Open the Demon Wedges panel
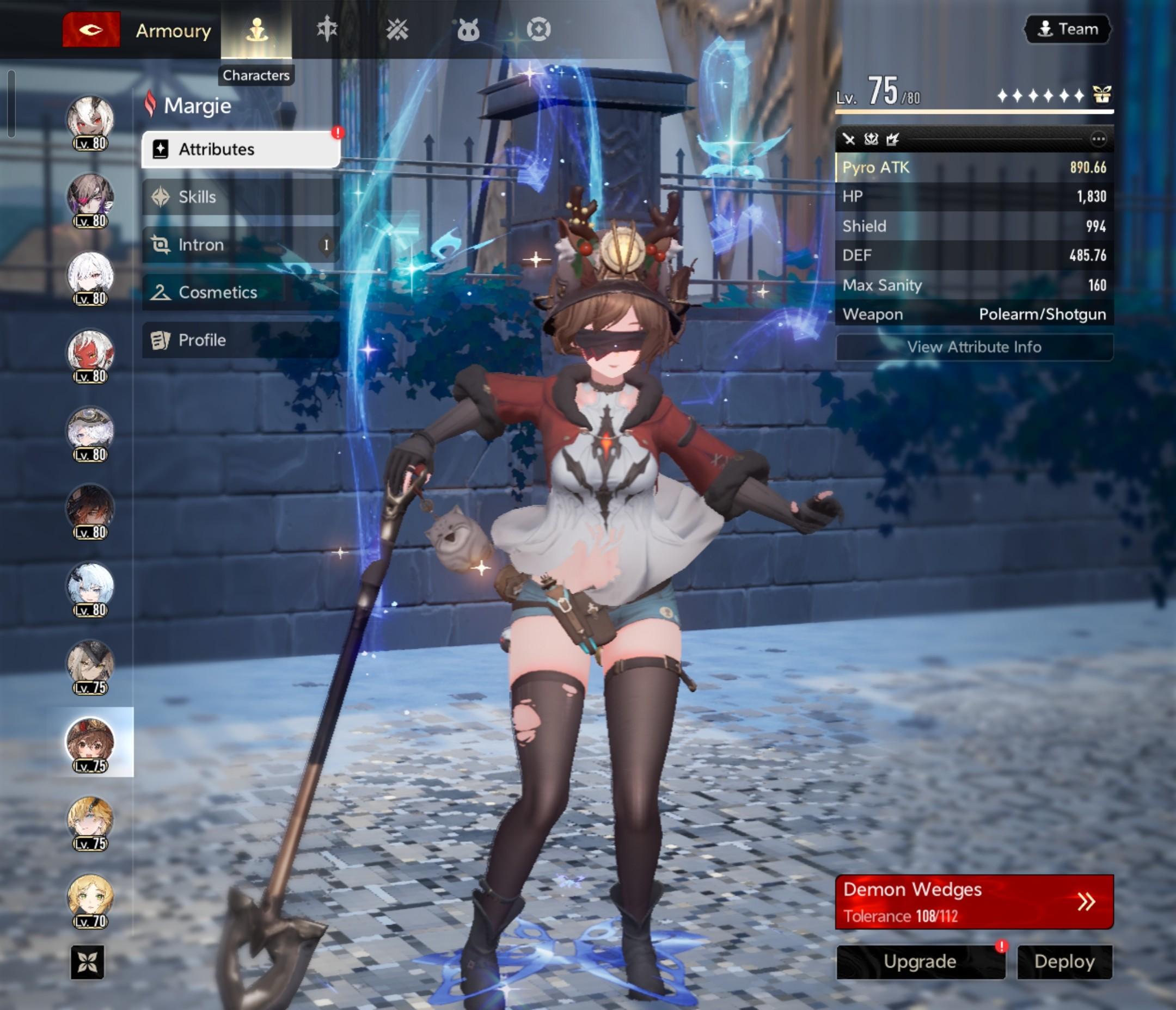This screenshot has height=1010, width=1176. pyautogui.click(x=974, y=902)
